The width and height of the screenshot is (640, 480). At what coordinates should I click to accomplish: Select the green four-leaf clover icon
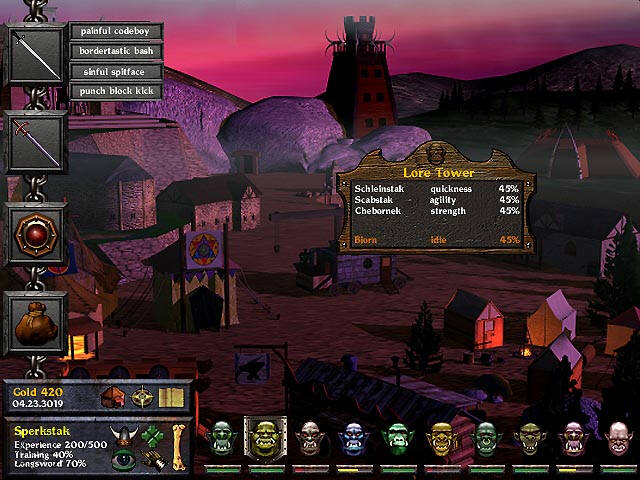(x=151, y=438)
